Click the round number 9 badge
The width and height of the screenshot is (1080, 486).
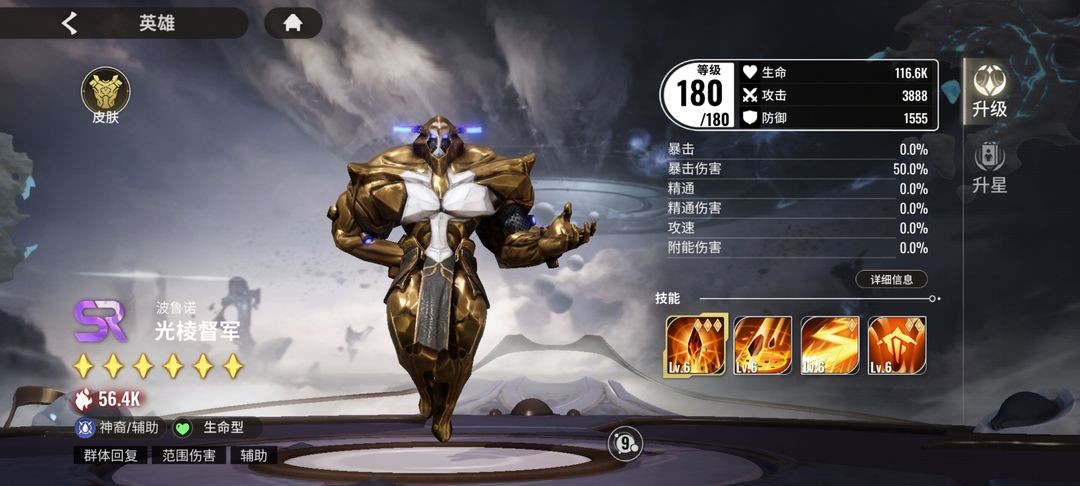[x=625, y=442]
